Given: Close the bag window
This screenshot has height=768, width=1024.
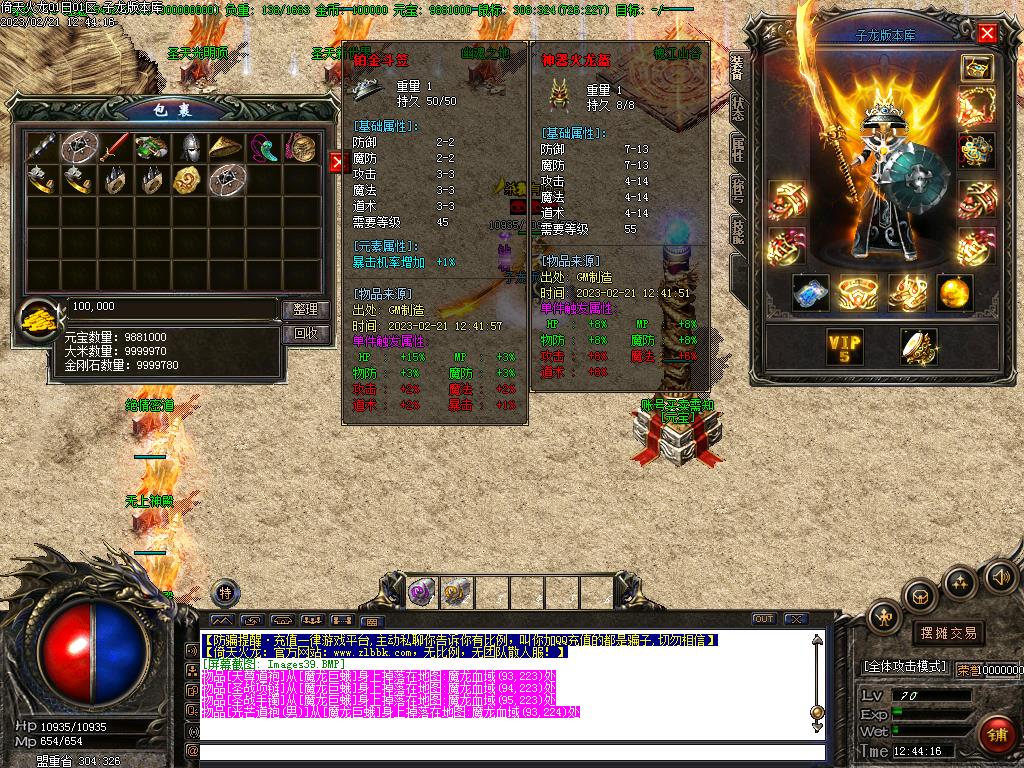Looking at the screenshot, I should pos(336,162).
